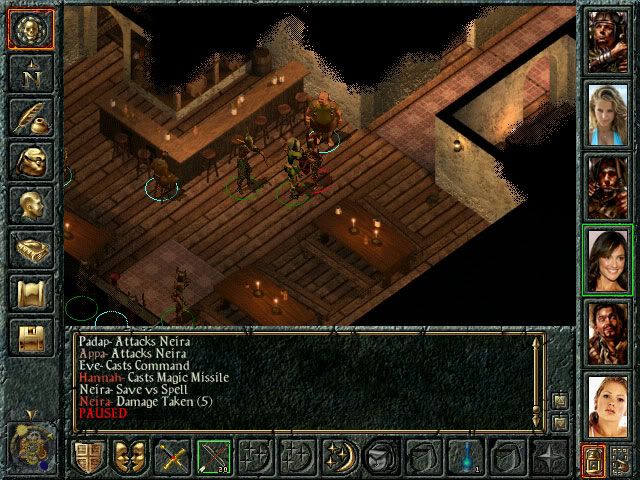Select the quick weapon slot with 20 ammo
The image size is (640, 480).
point(213,457)
